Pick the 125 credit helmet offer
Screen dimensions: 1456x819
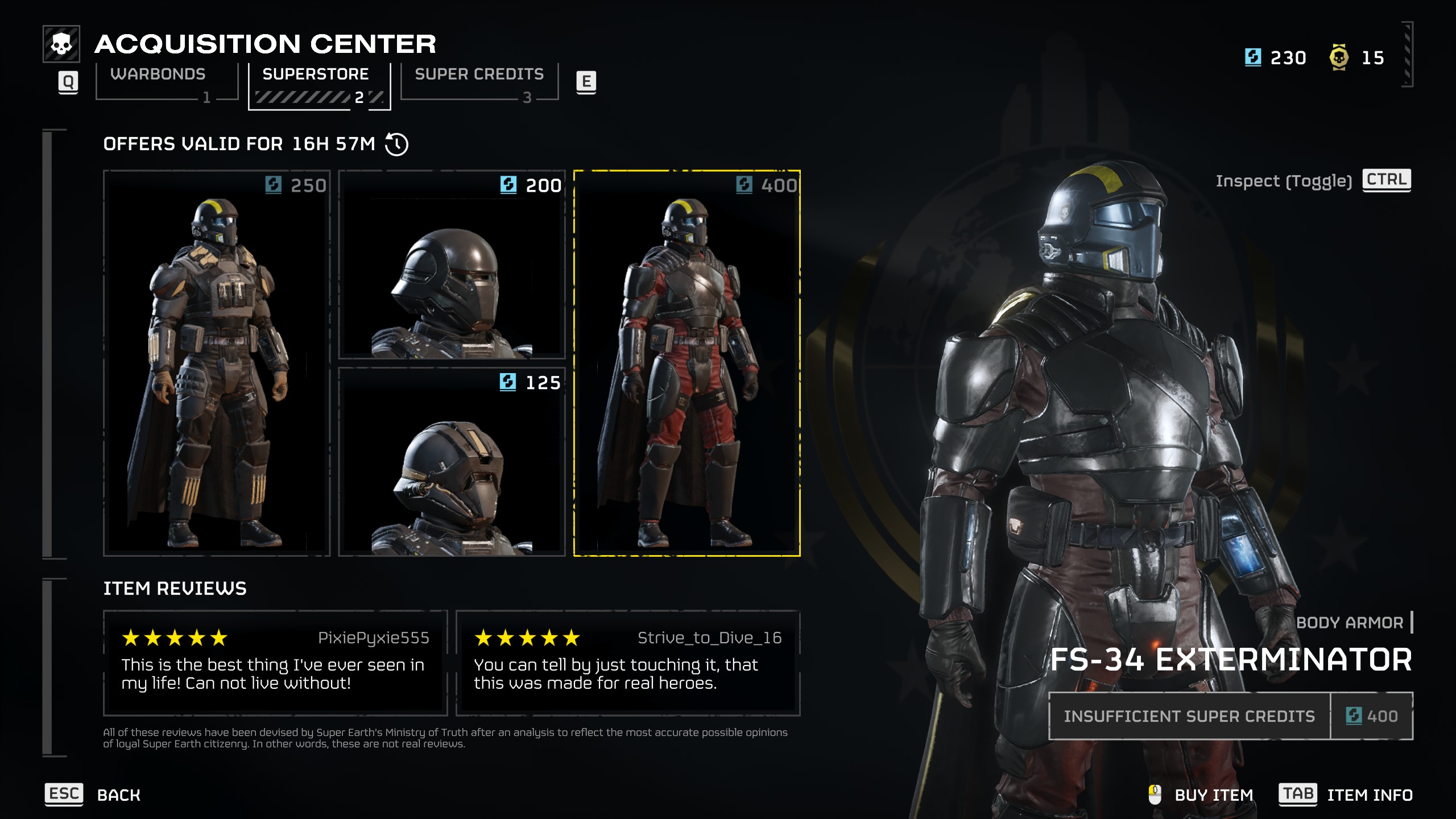[452, 462]
